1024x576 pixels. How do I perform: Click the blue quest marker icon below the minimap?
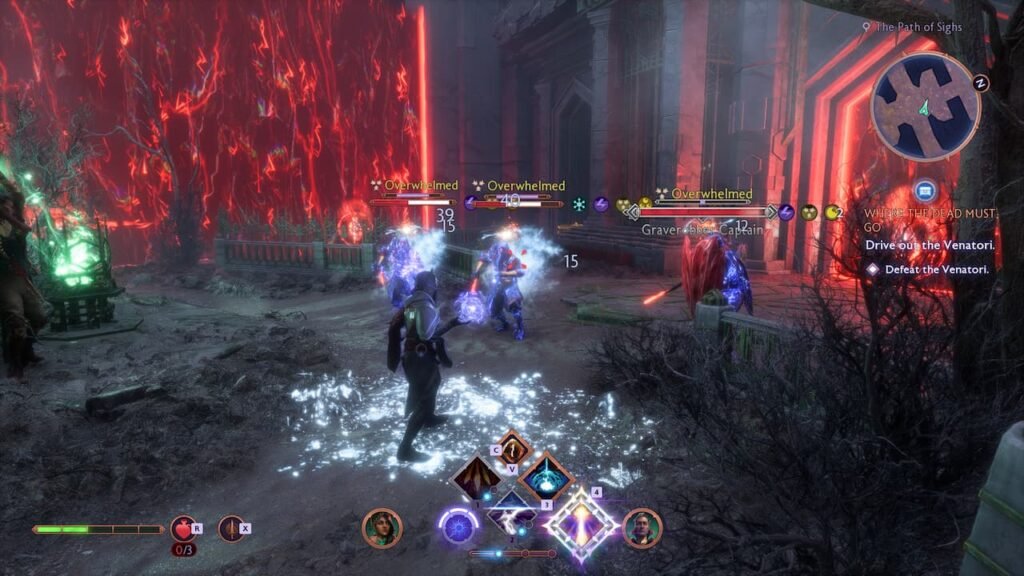(925, 190)
